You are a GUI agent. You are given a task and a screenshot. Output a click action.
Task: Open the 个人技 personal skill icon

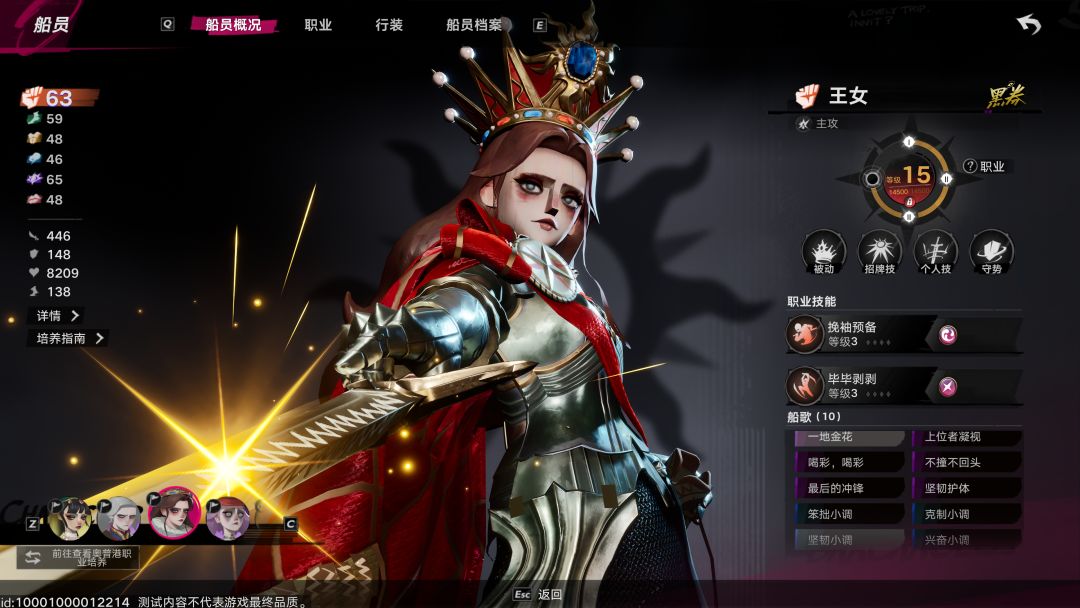pyautogui.click(x=936, y=252)
